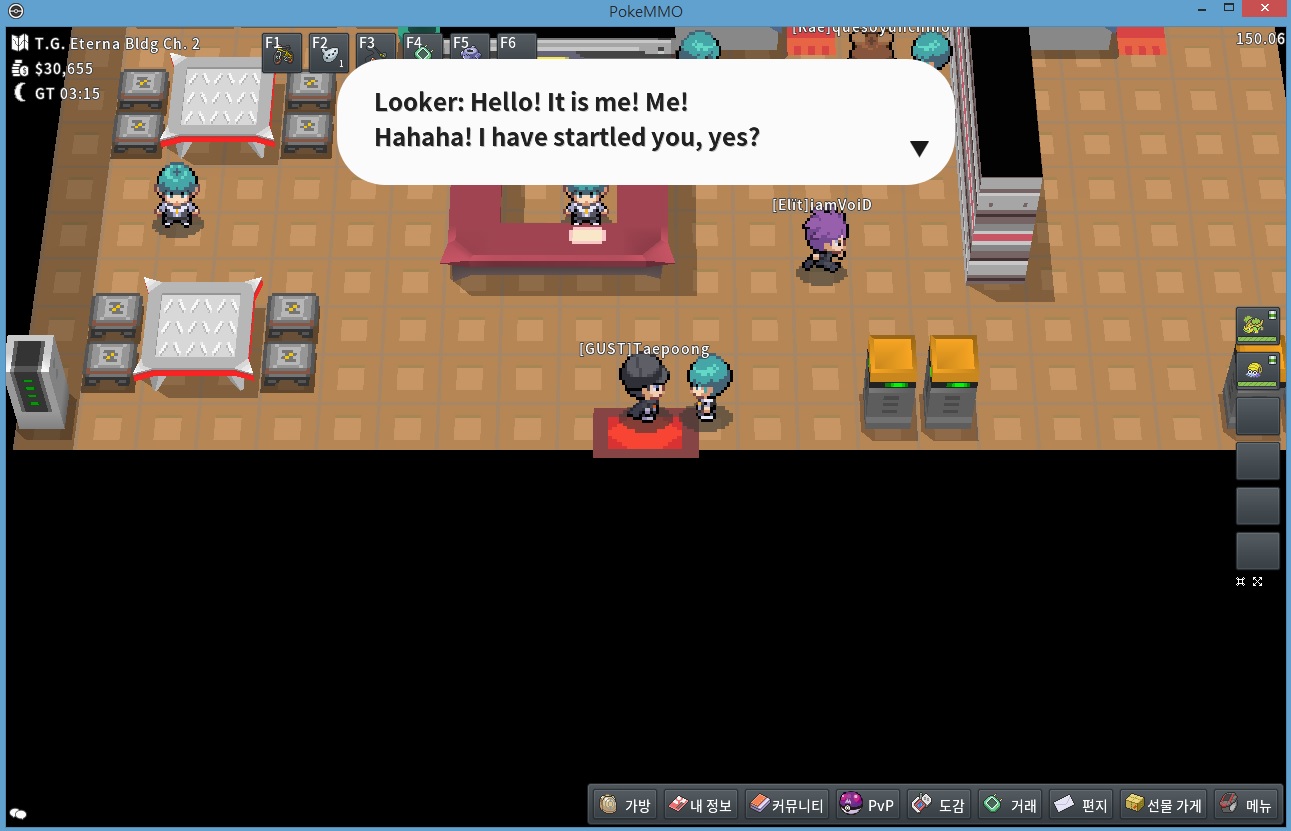This screenshot has height=831, width=1291.
Task: Use the fishing rod in slot F3
Action: [x=376, y=53]
